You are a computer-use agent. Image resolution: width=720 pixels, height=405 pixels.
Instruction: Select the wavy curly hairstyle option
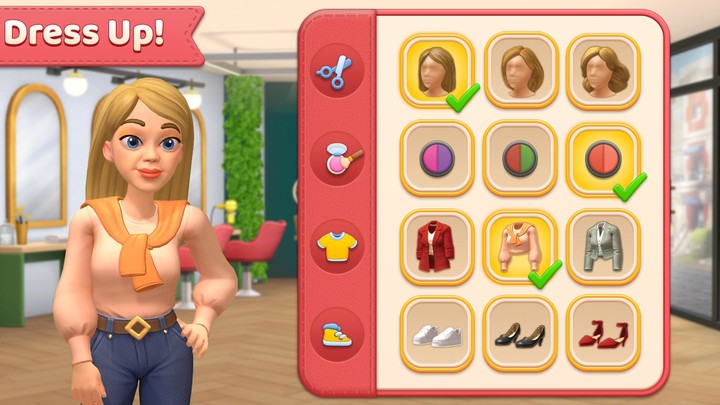[x=603, y=70]
